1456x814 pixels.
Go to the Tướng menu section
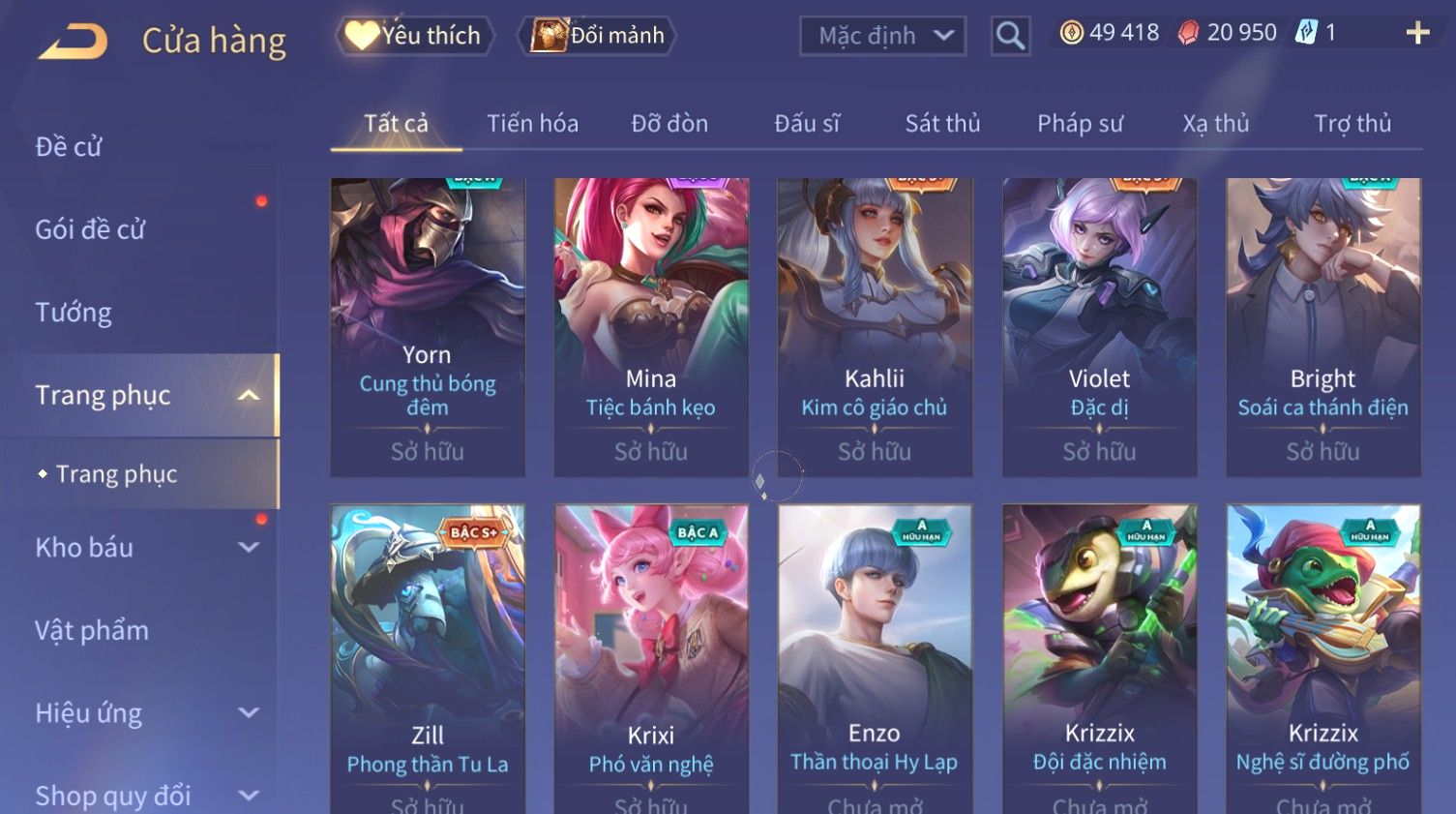click(74, 313)
